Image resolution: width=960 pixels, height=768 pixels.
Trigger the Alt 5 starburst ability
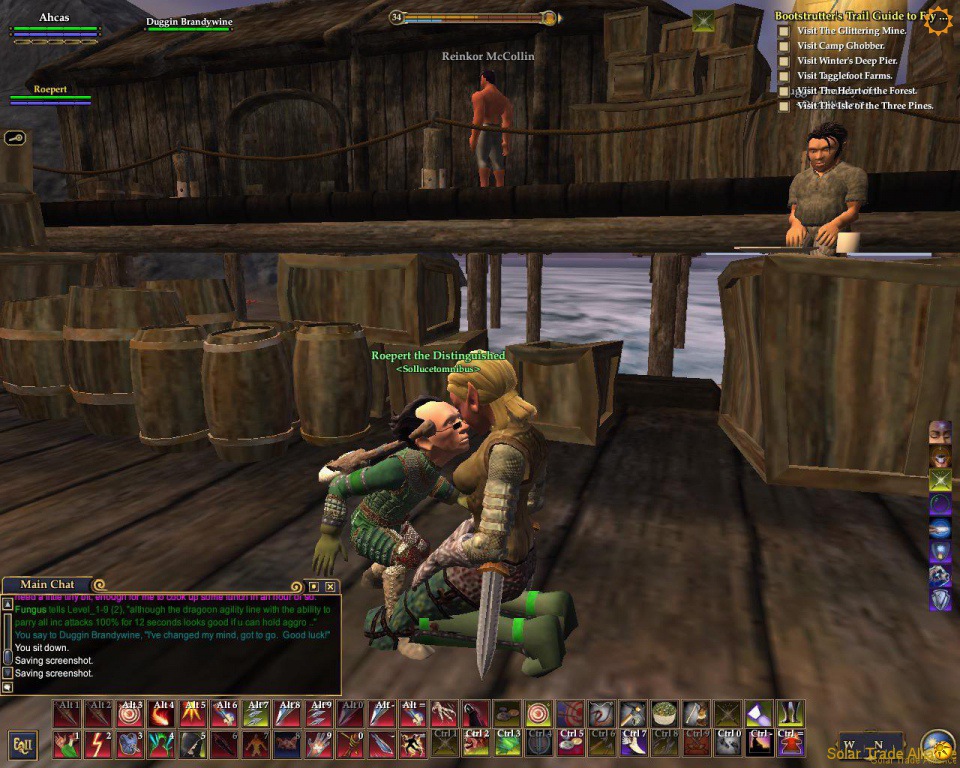pos(193,713)
